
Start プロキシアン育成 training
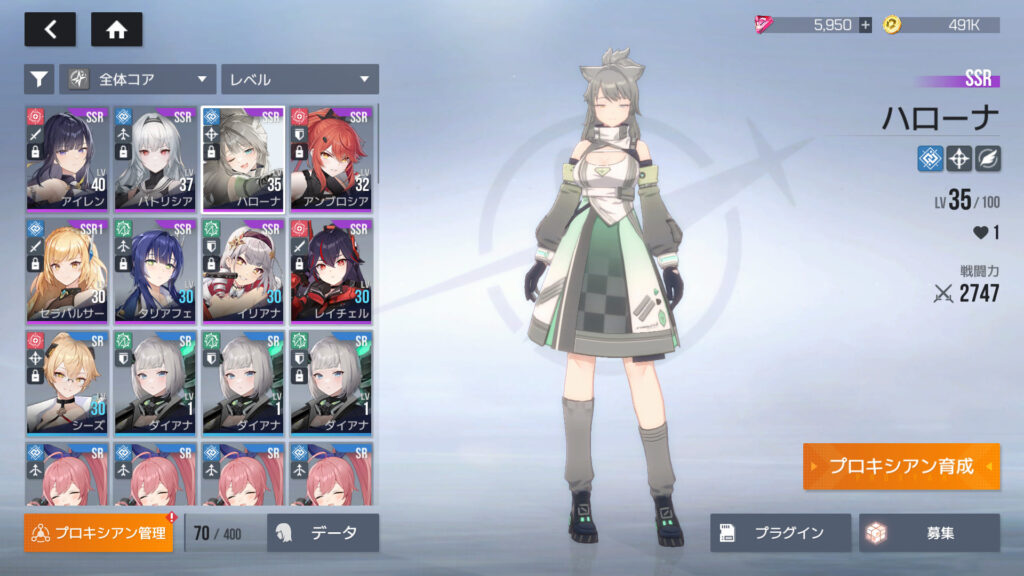[x=900, y=467]
